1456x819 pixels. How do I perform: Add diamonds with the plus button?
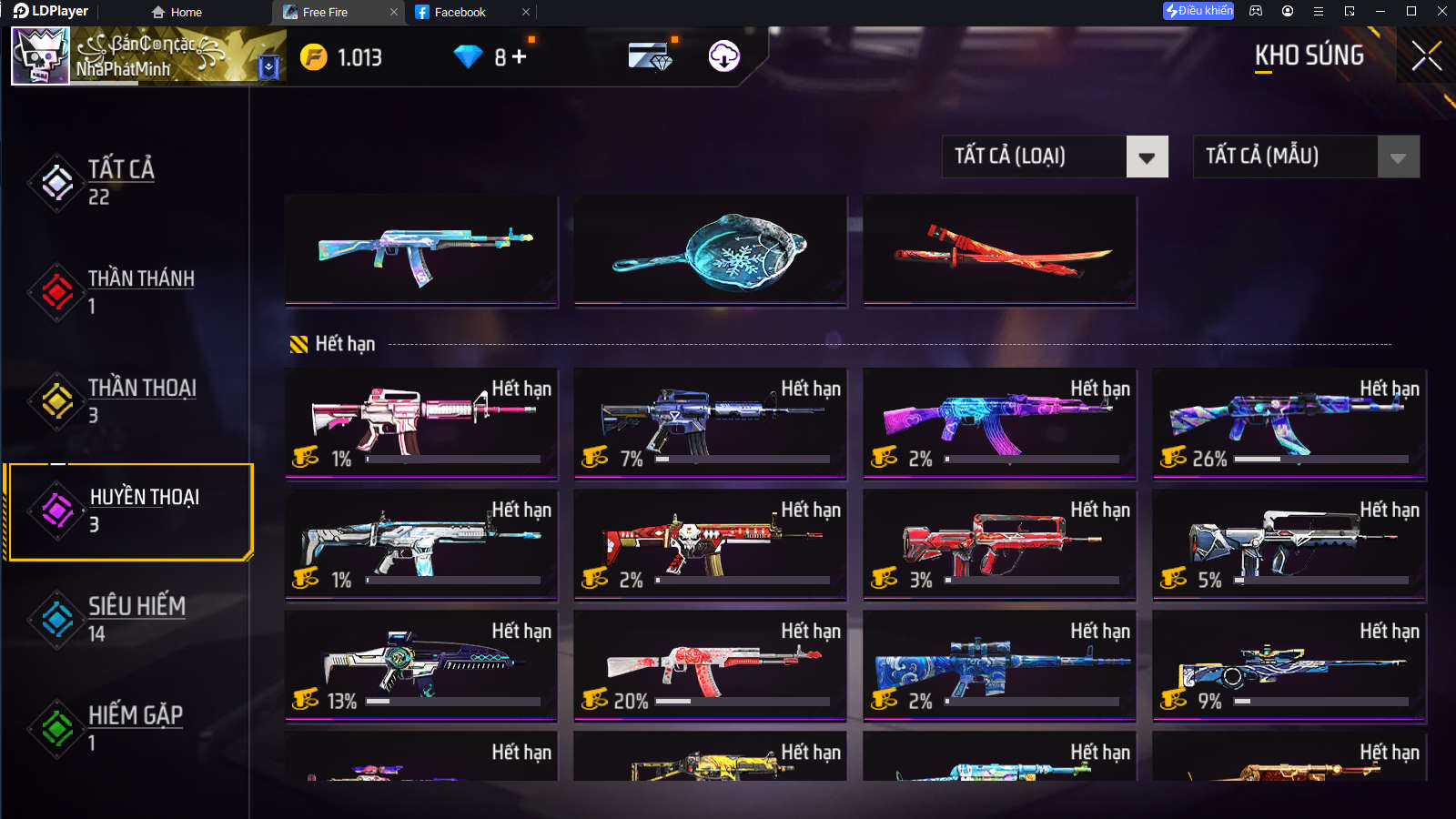pyautogui.click(x=520, y=56)
